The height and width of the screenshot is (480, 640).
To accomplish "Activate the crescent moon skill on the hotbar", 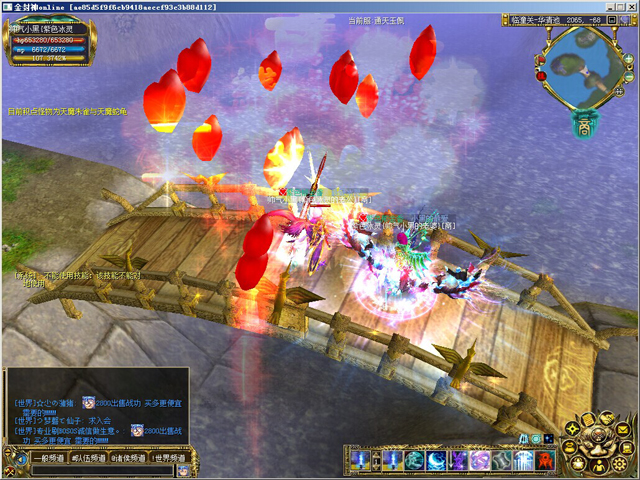I will tap(437, 461).
